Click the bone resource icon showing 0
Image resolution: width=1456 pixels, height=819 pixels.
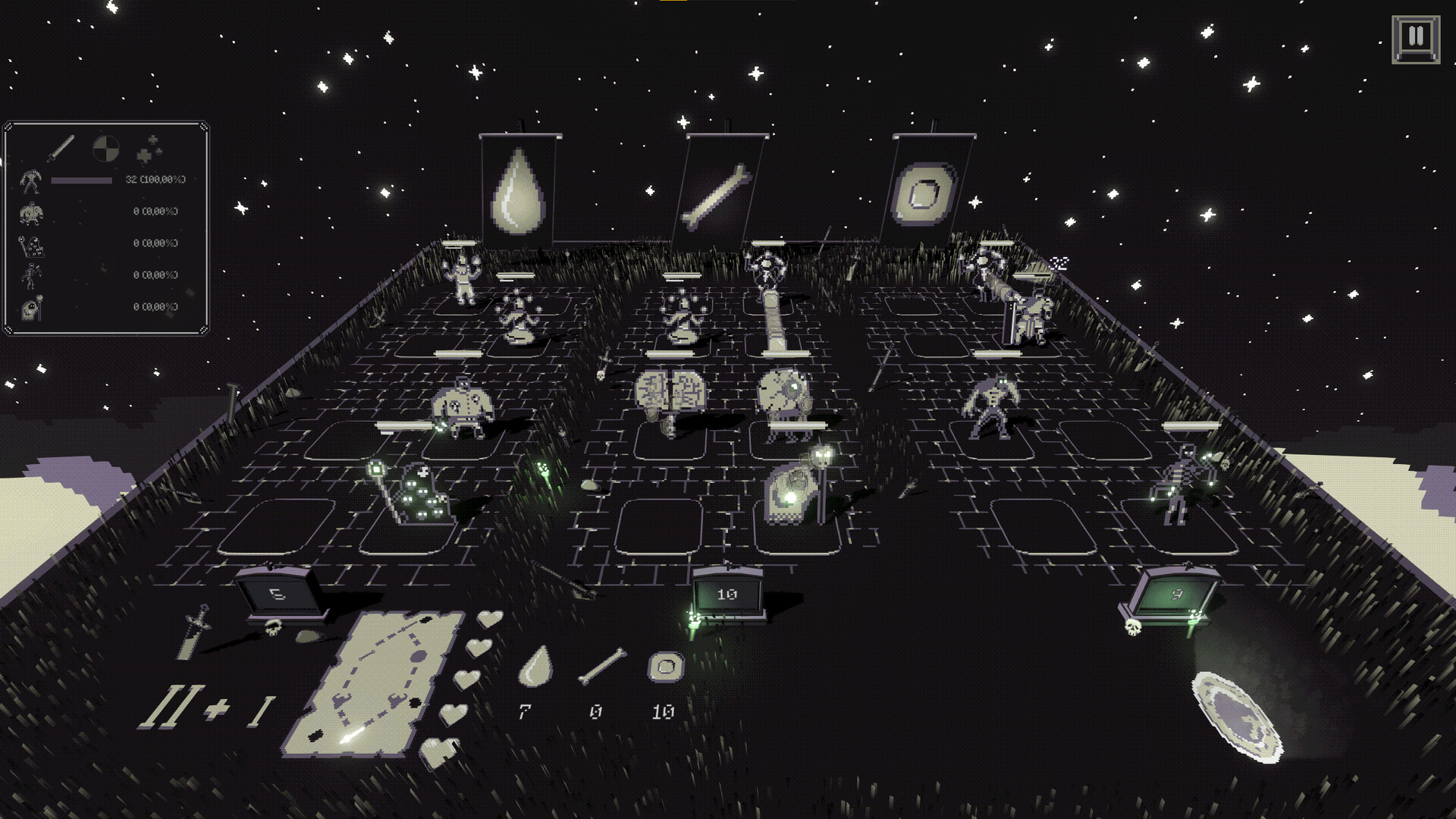(603, 666)
